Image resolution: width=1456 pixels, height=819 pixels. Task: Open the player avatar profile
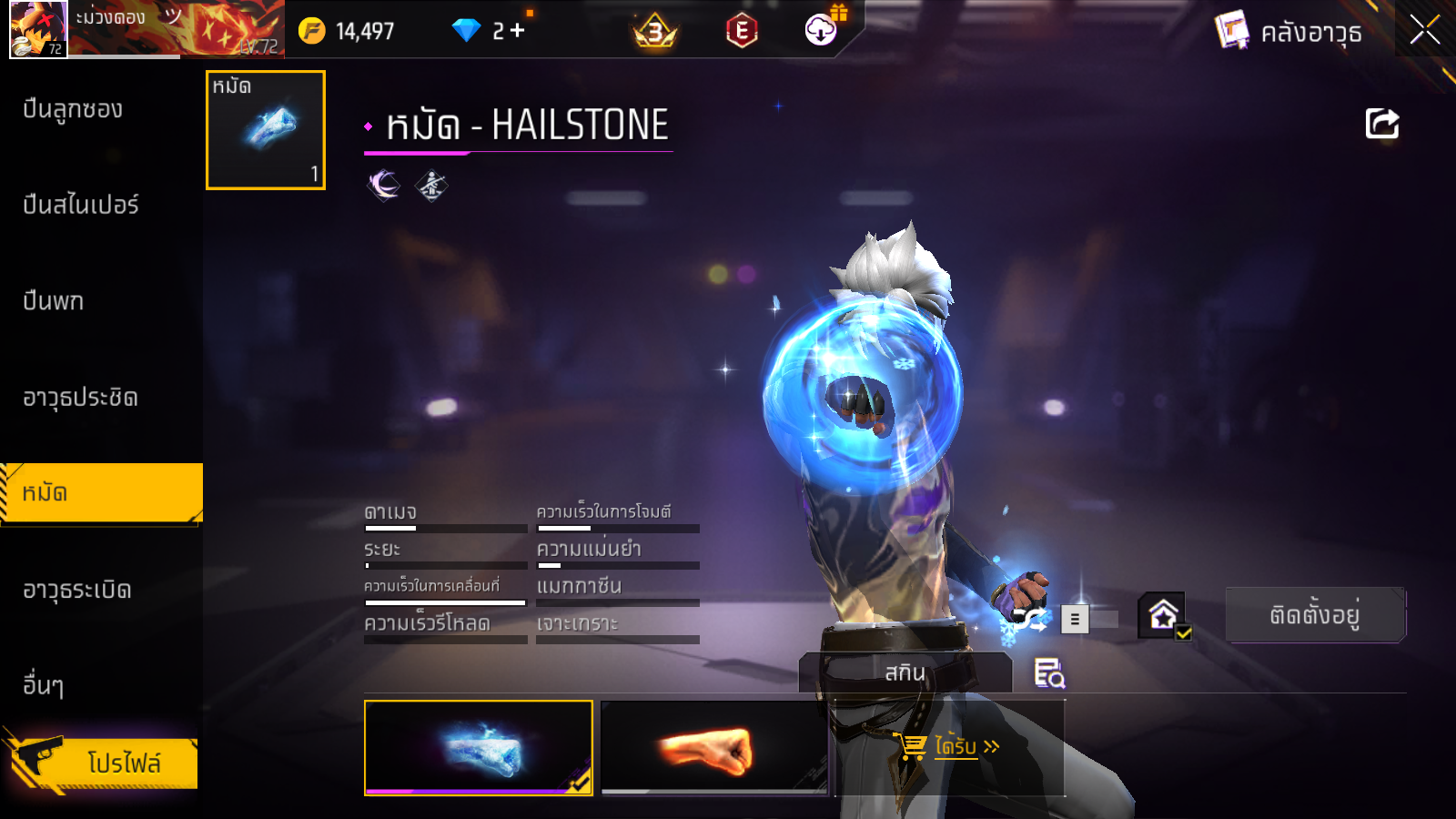(37, 29)
